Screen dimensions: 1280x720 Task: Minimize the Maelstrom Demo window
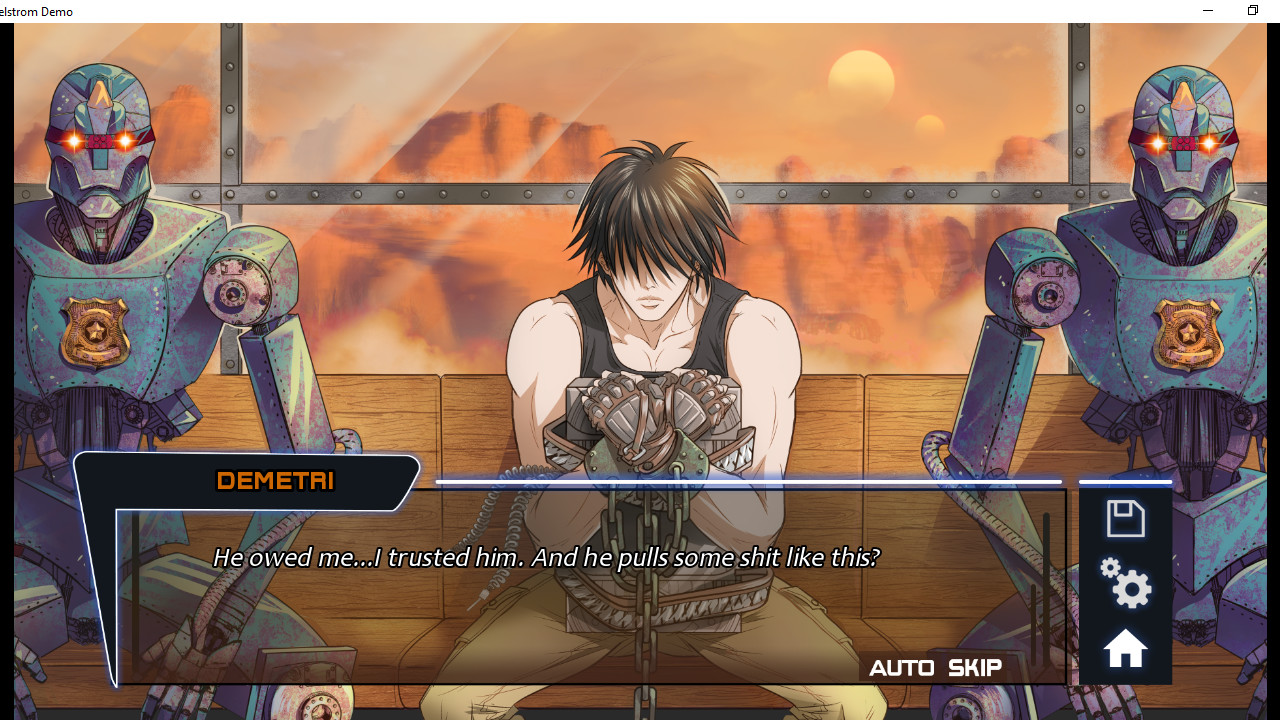click(1207, 10)
